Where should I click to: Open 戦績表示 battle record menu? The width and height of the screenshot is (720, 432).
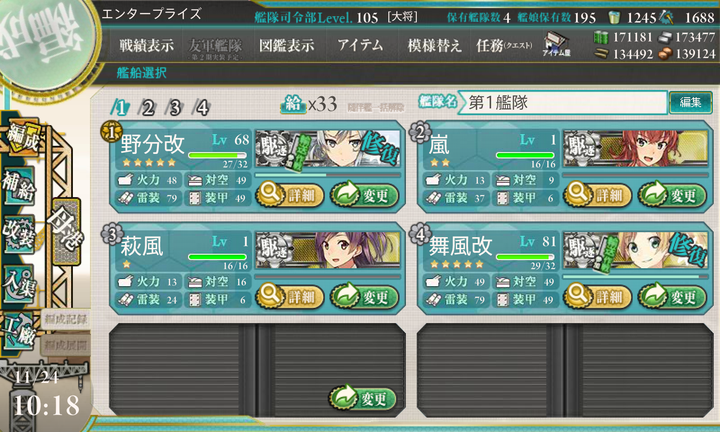coord(146,46)
